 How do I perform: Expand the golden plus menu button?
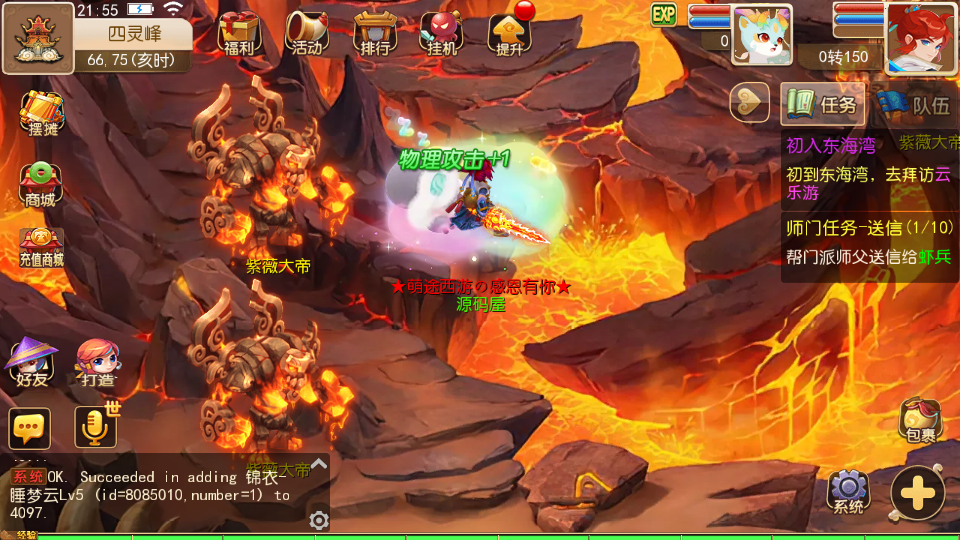tap(917, 492)
